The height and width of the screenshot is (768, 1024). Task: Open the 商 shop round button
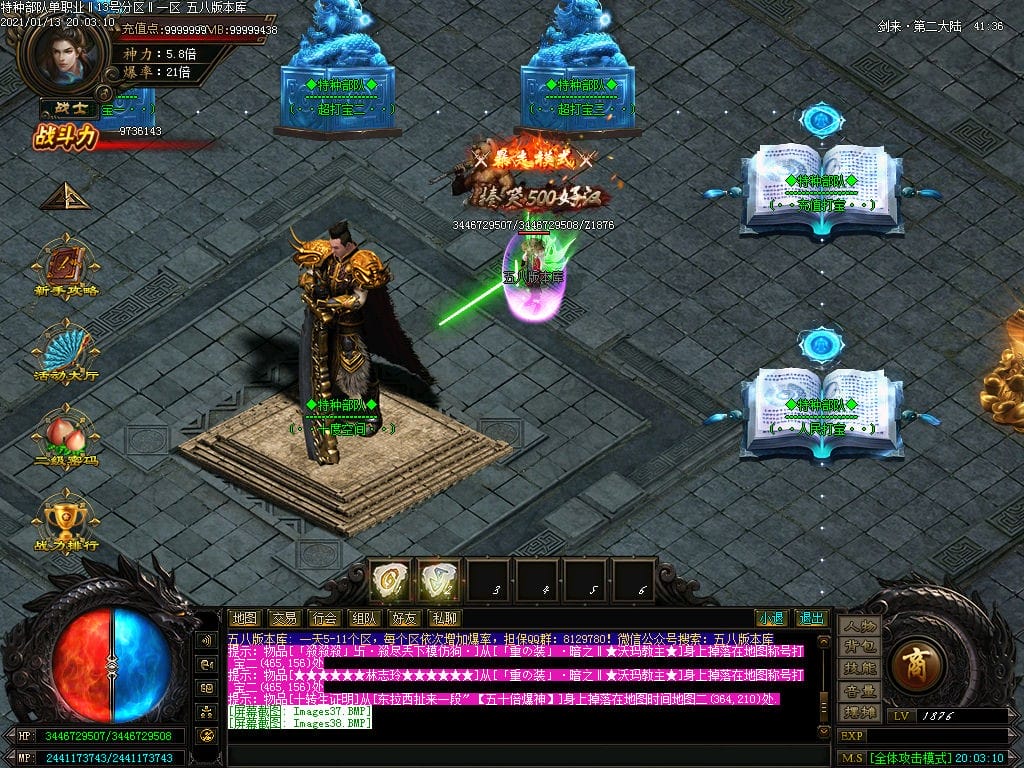[917, 664]
